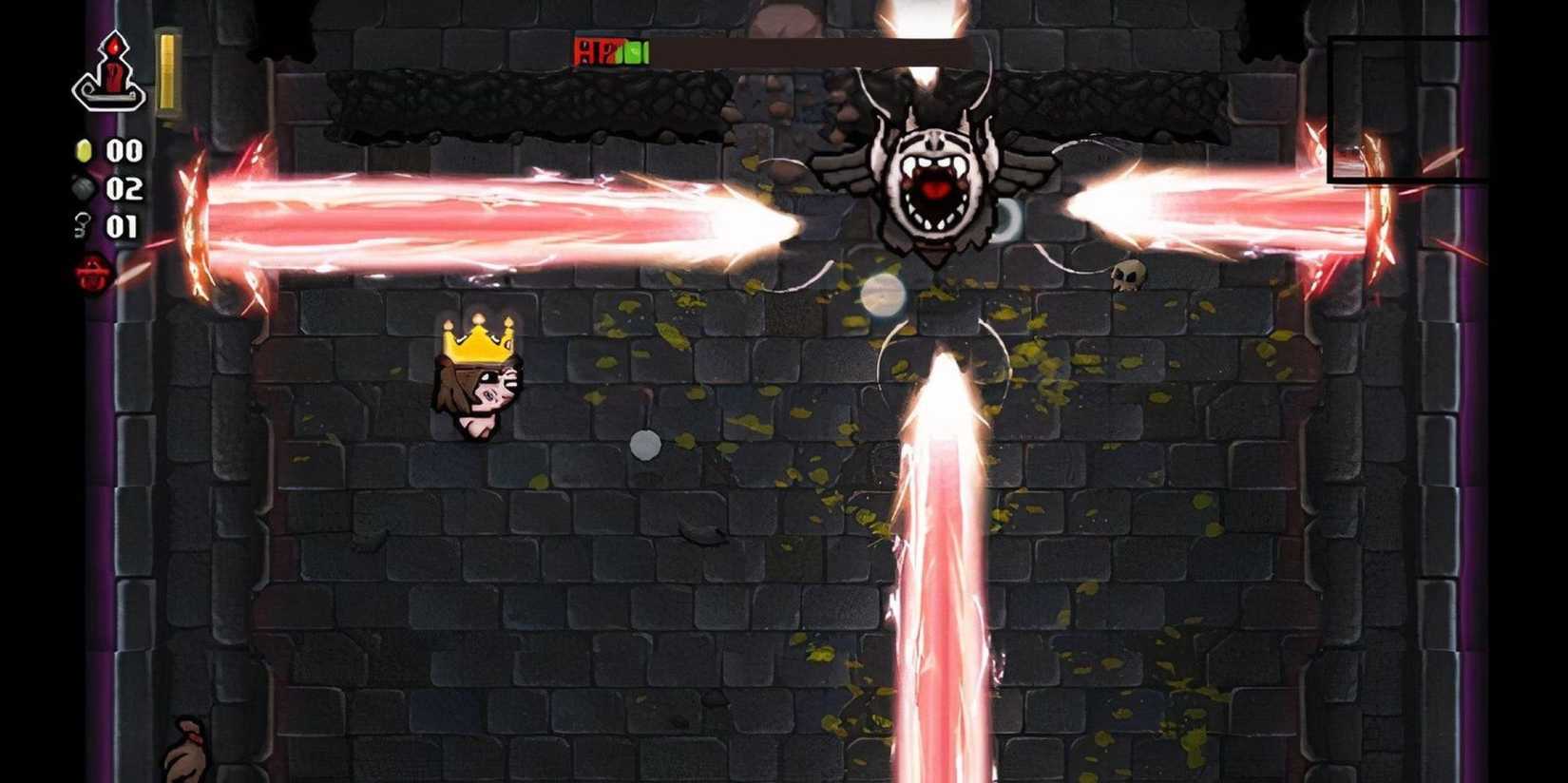This screenshot has height=783, width=1568.
Task: Click the bomb count reading 02
Action: (x=122, y=188)
